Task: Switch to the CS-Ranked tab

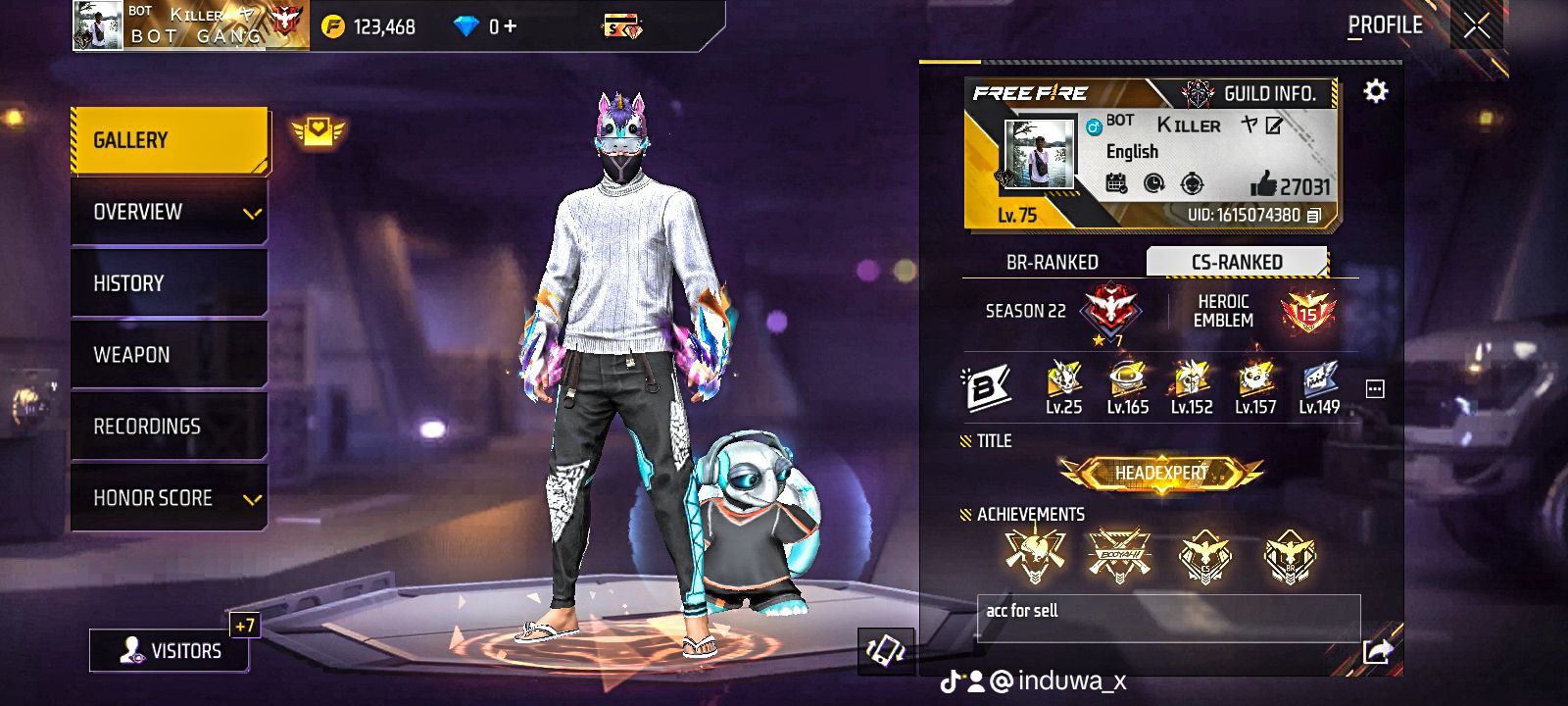Action: pyautogui.click(x=1237, y=262)
